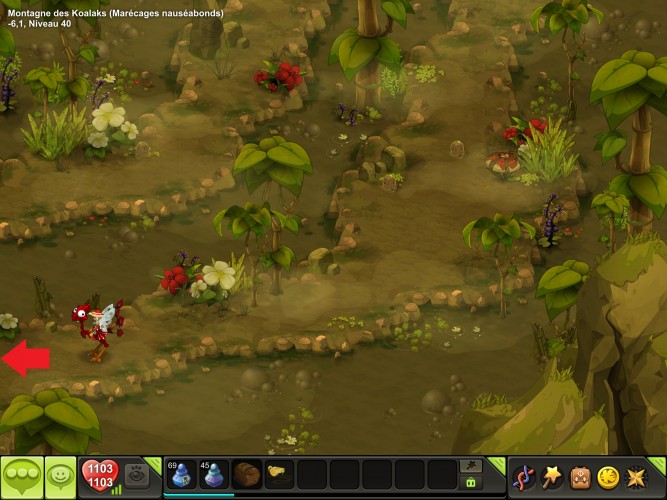
Task: Select the brown bread item slot
Action: click(246, 474)
